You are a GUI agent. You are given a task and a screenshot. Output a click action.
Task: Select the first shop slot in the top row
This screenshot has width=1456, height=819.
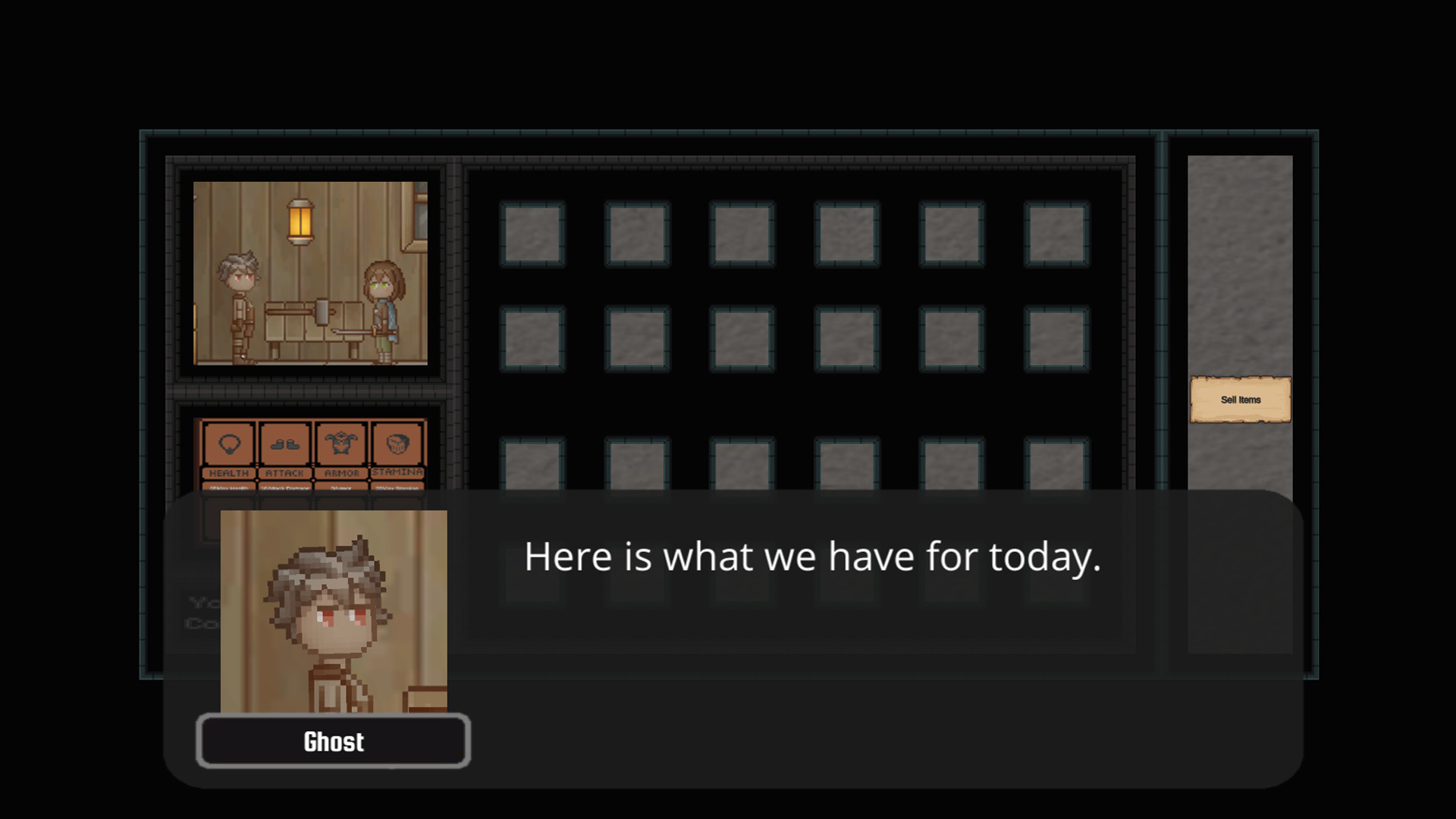[x=534, y=232]
